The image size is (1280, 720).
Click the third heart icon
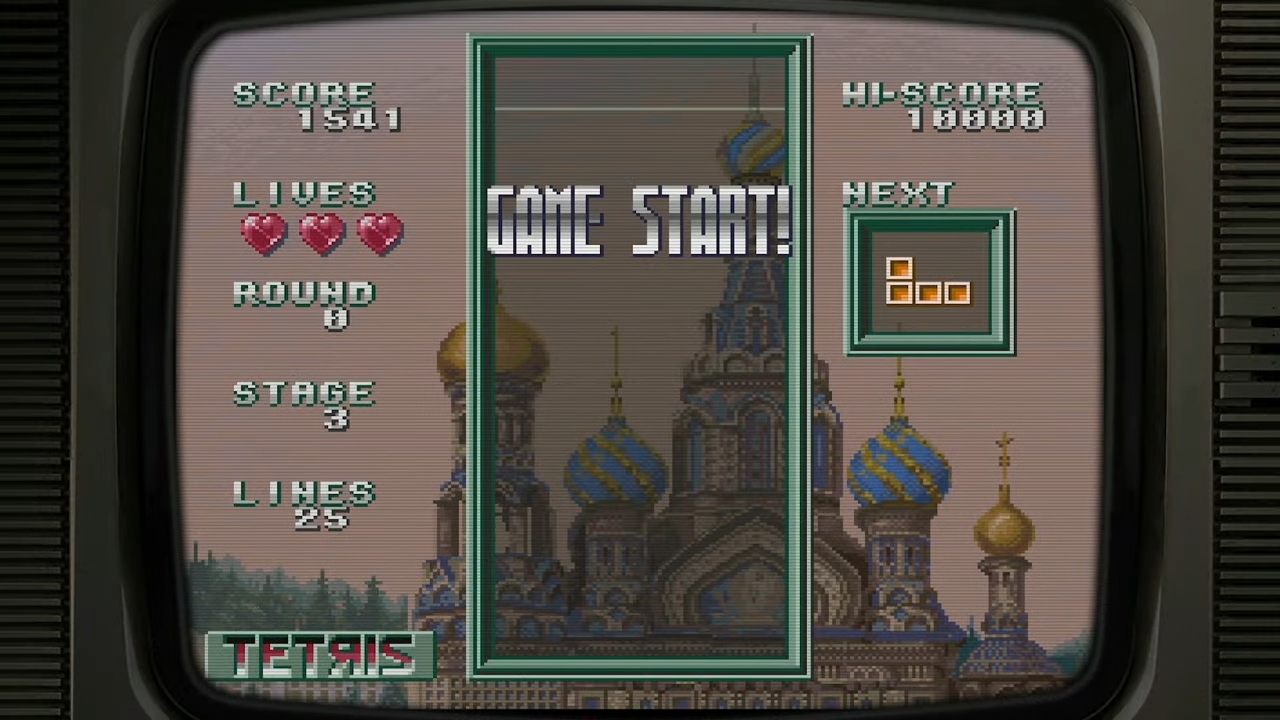click(x=378, y=232)
